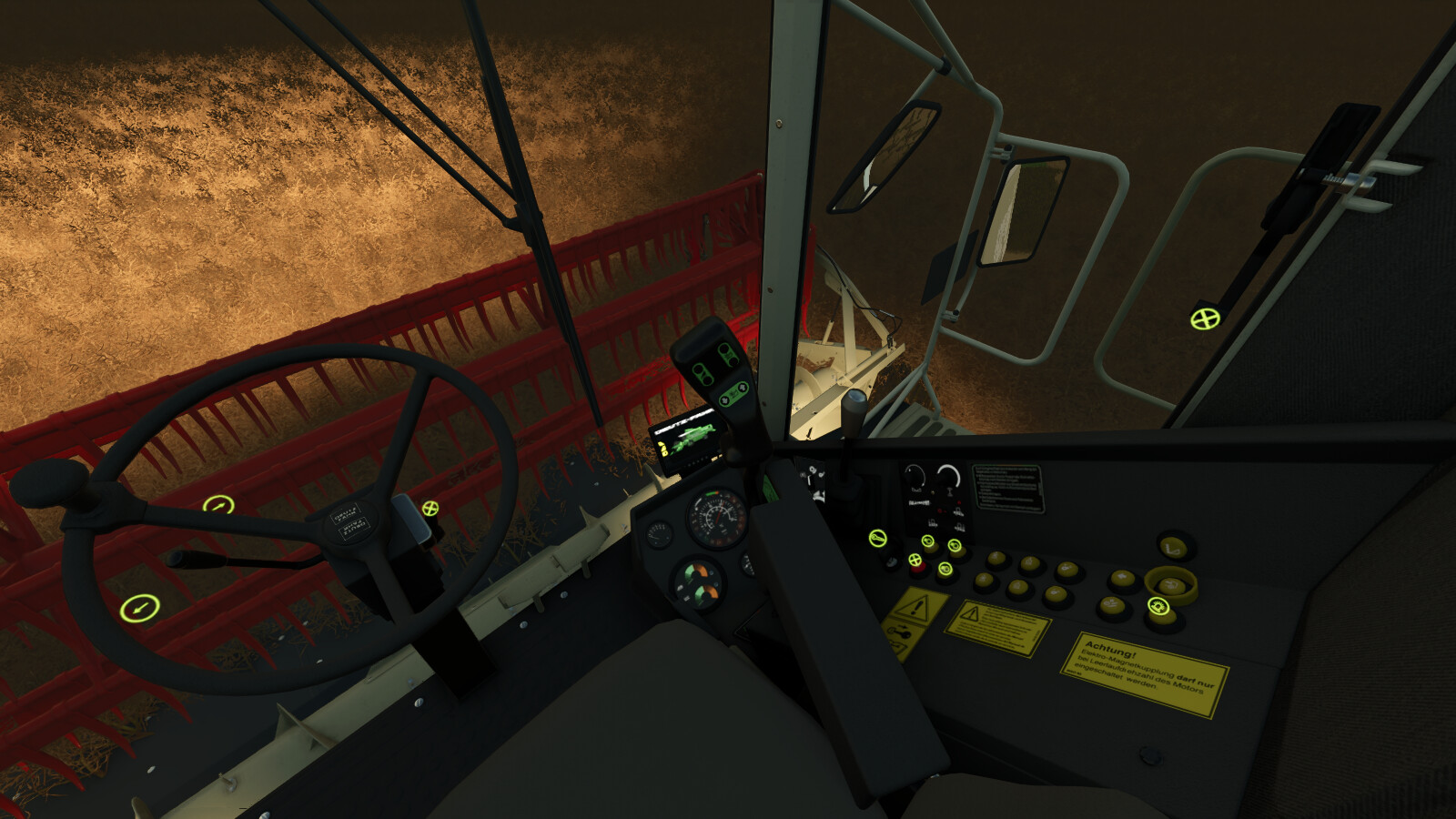Select the right-pointing arrow indicator icon
The image size is (1456, 819).
(218, 505)
